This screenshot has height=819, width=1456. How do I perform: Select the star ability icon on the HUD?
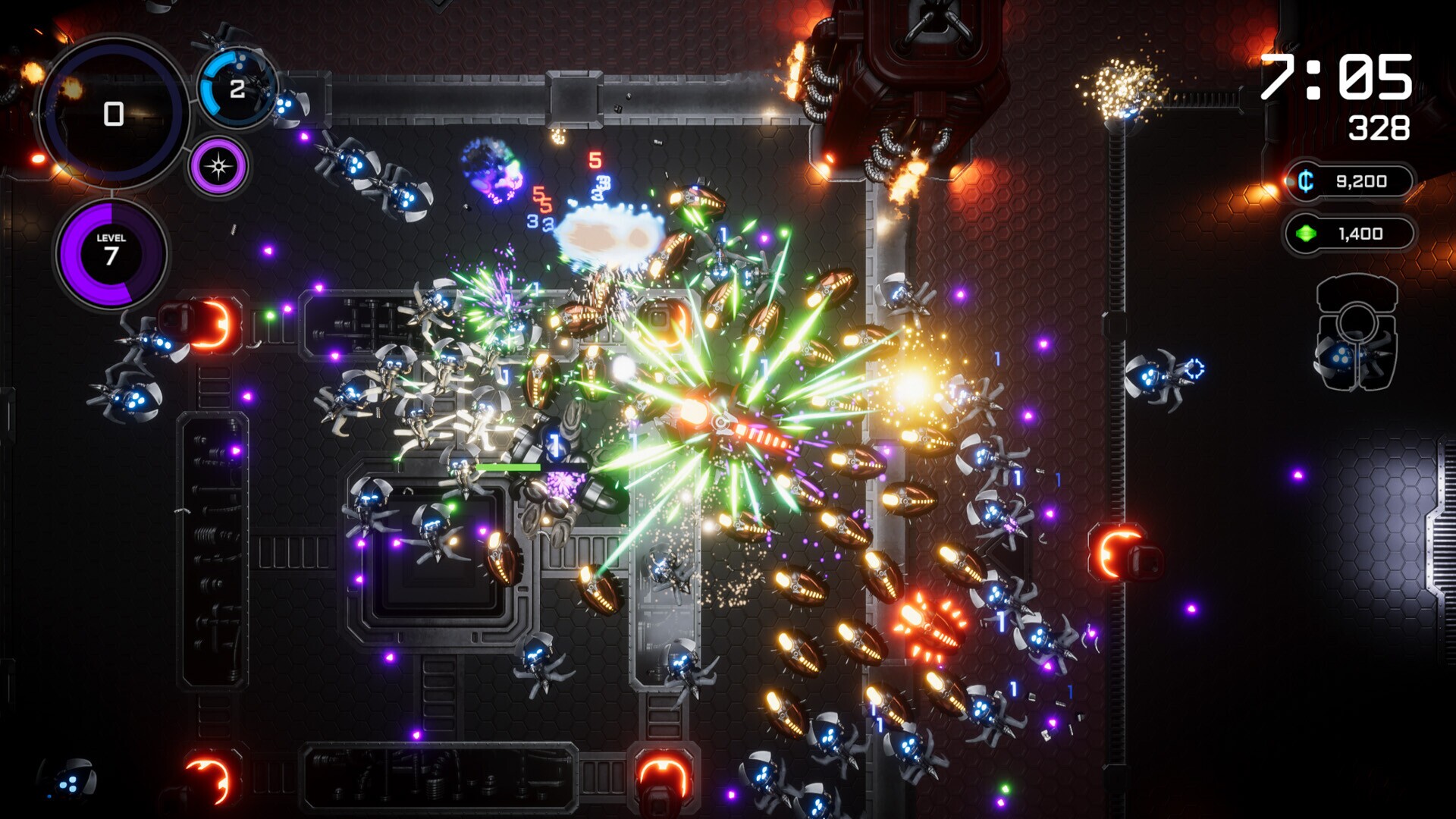(218, 164)
